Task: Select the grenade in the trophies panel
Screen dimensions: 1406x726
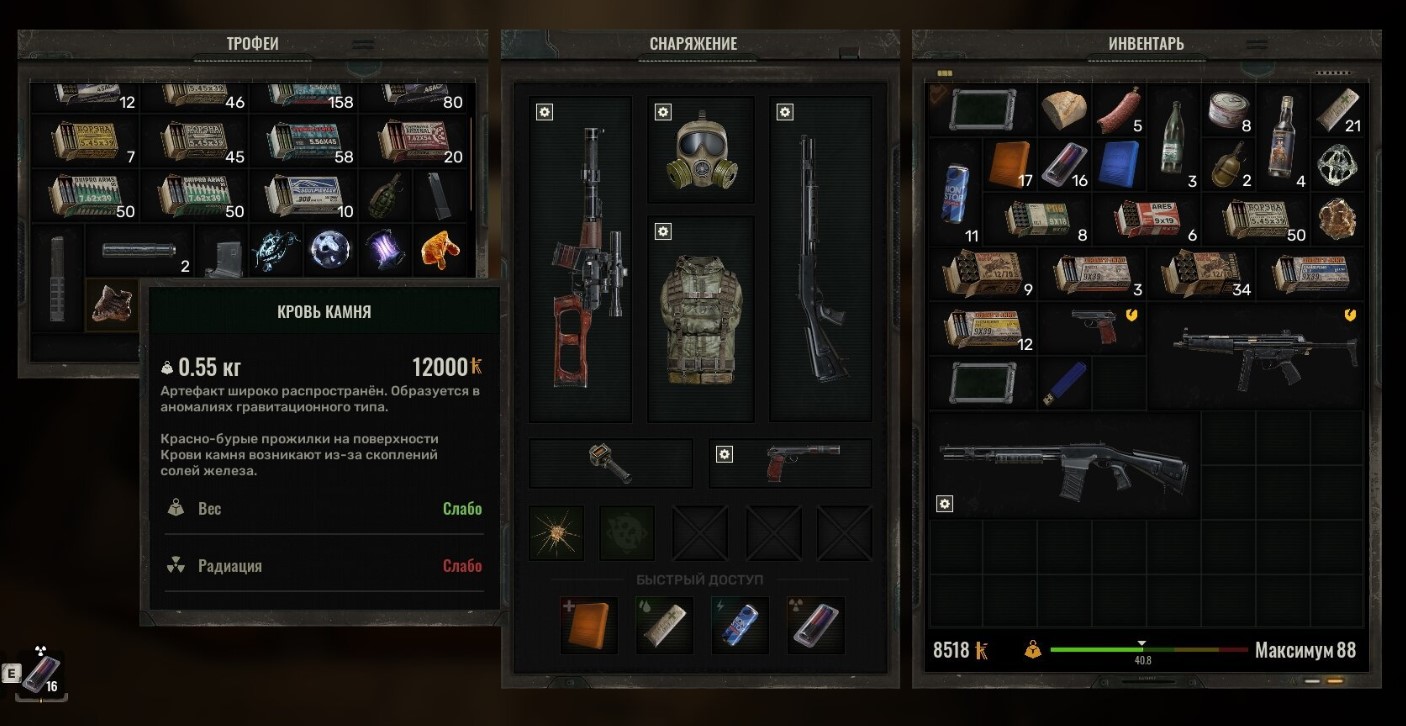Action: [382, 194]
